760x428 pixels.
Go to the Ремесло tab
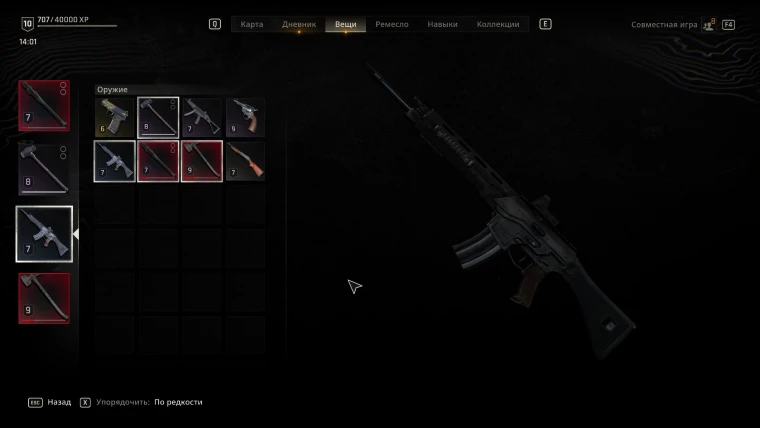[x=392, y=24]
